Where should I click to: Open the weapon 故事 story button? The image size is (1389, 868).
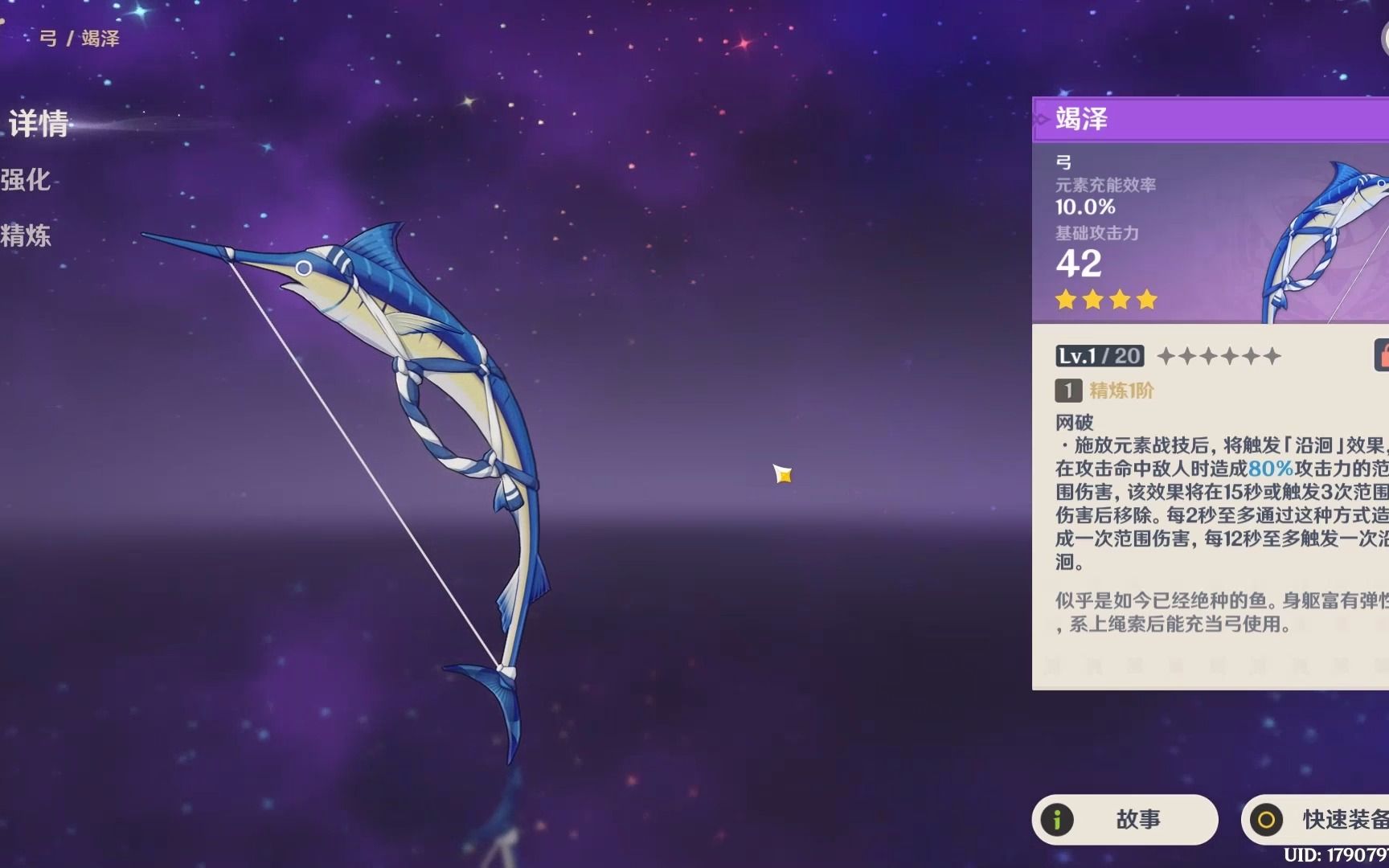click(x=1125, y=819)
